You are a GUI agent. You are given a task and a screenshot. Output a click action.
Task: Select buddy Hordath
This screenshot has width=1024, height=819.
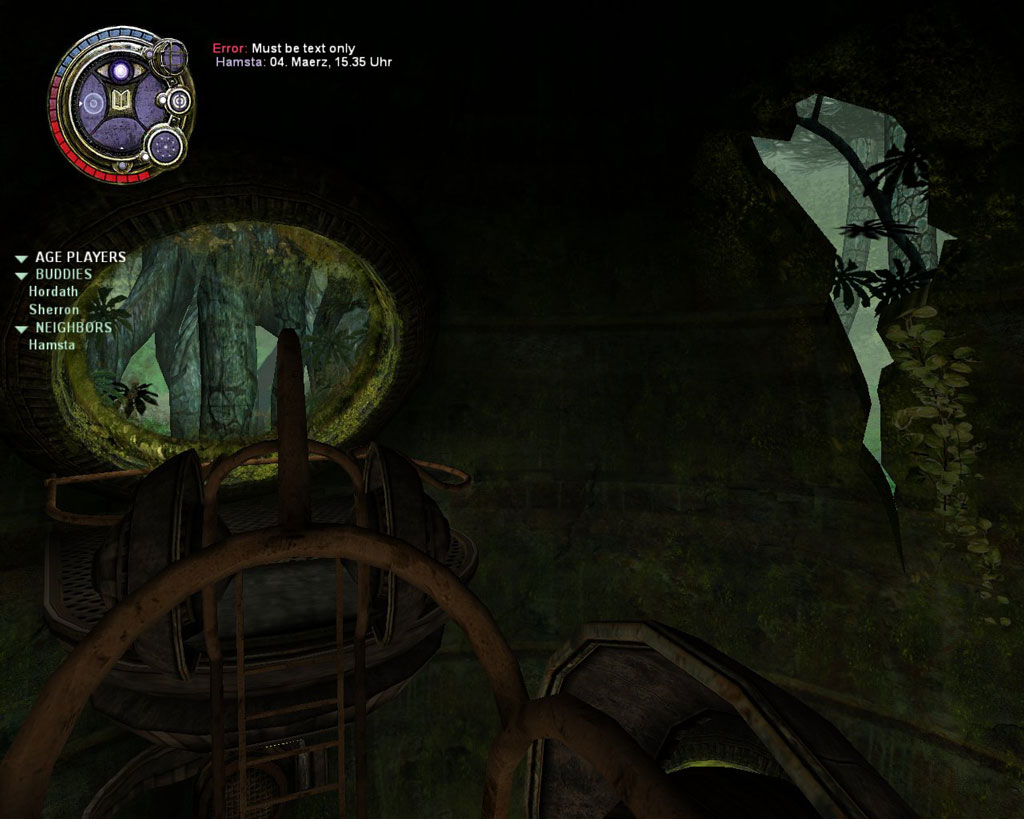[x=53, y=292]
